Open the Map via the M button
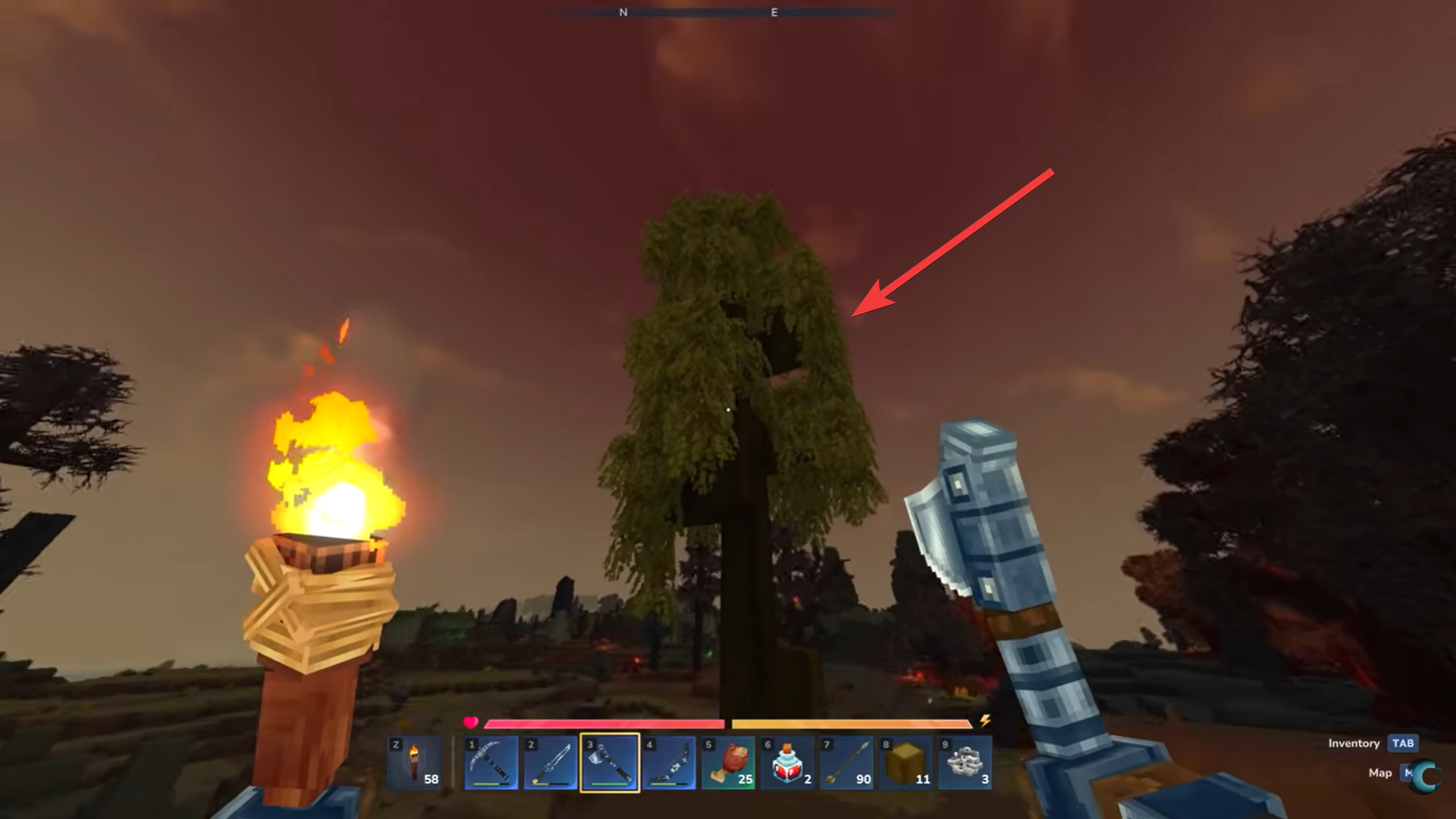1456x819 pixels. click(x=1404, y=773)
